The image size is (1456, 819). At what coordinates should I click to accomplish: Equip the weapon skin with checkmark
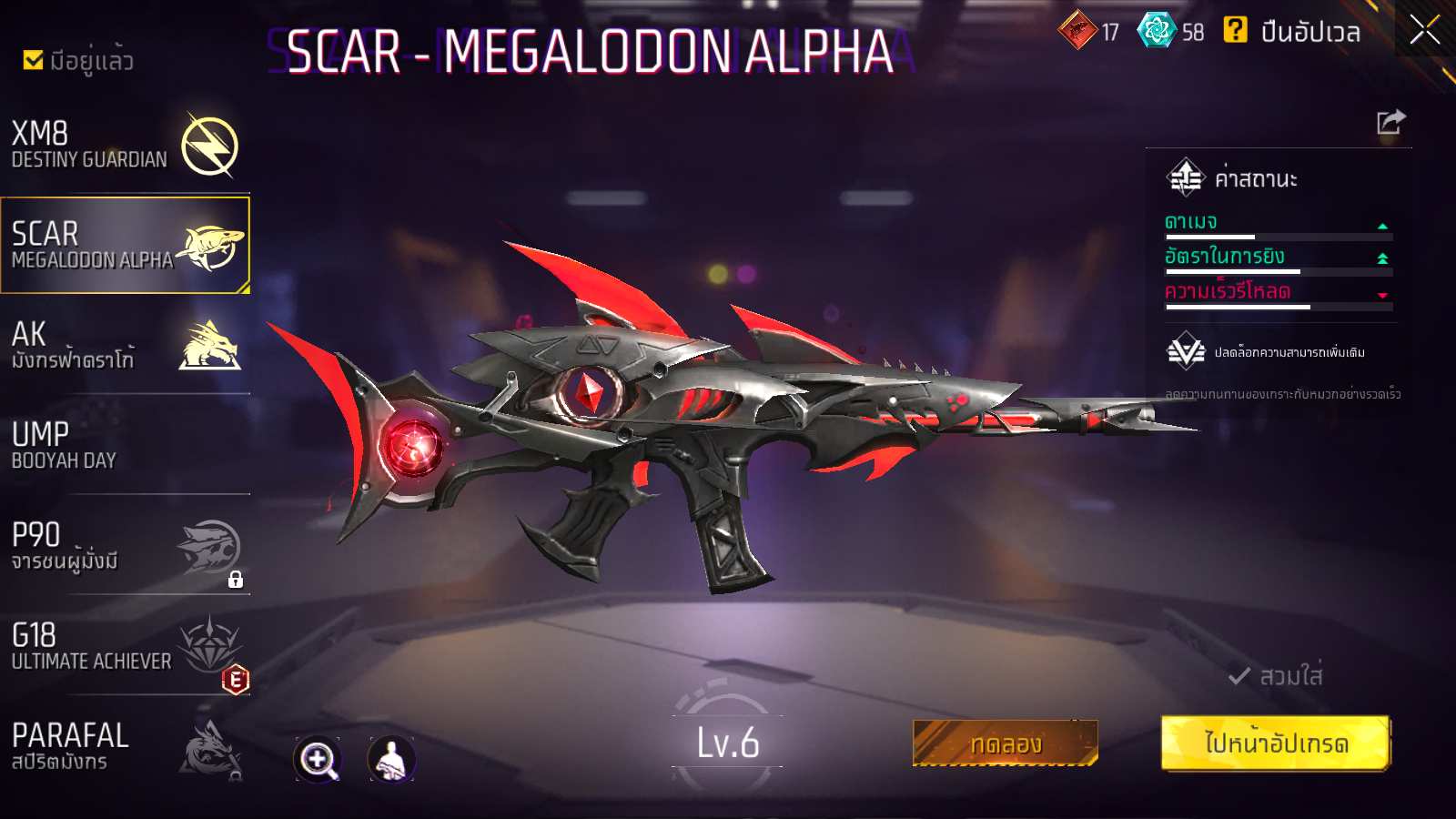pos(1276,676)
